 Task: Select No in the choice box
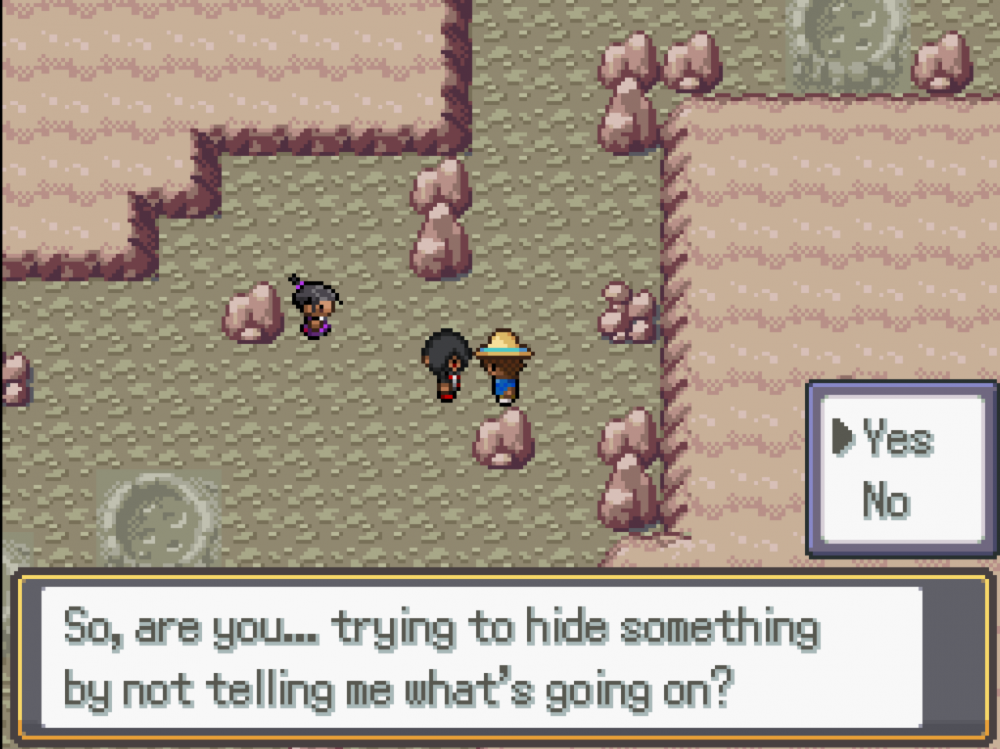(885, 499)
